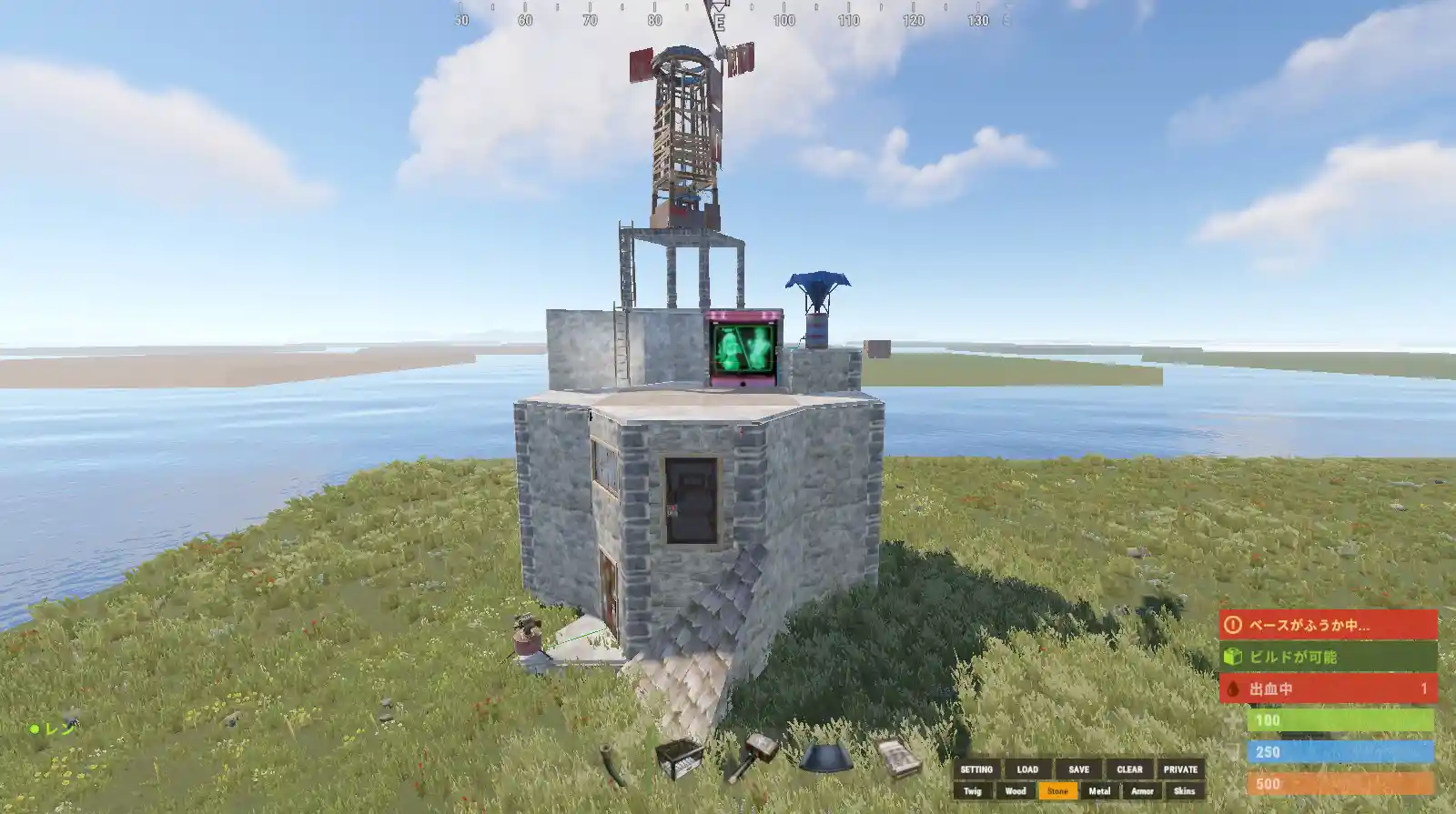
Task: Toggle PRIVATE mode on
Action: click(x=1182, y=769)
